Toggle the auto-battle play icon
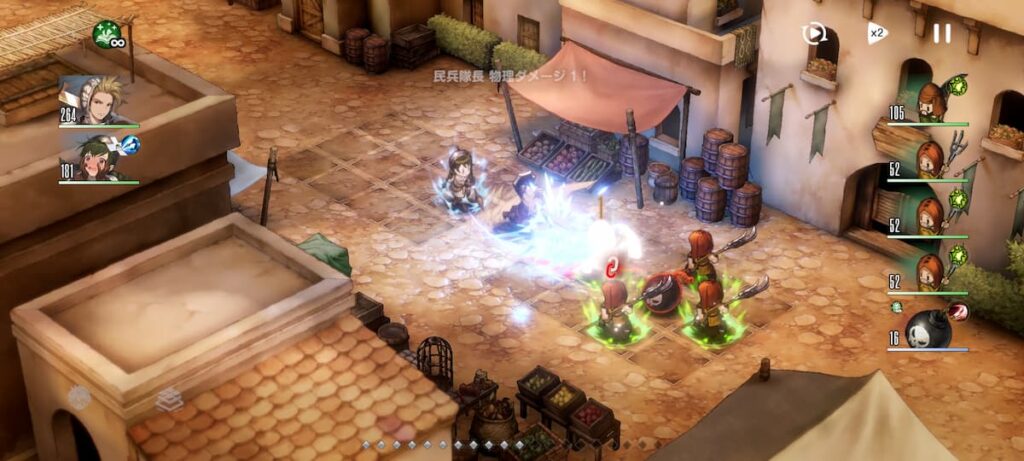The height and width of the screenshot is (461, 1024). [815, 34]
